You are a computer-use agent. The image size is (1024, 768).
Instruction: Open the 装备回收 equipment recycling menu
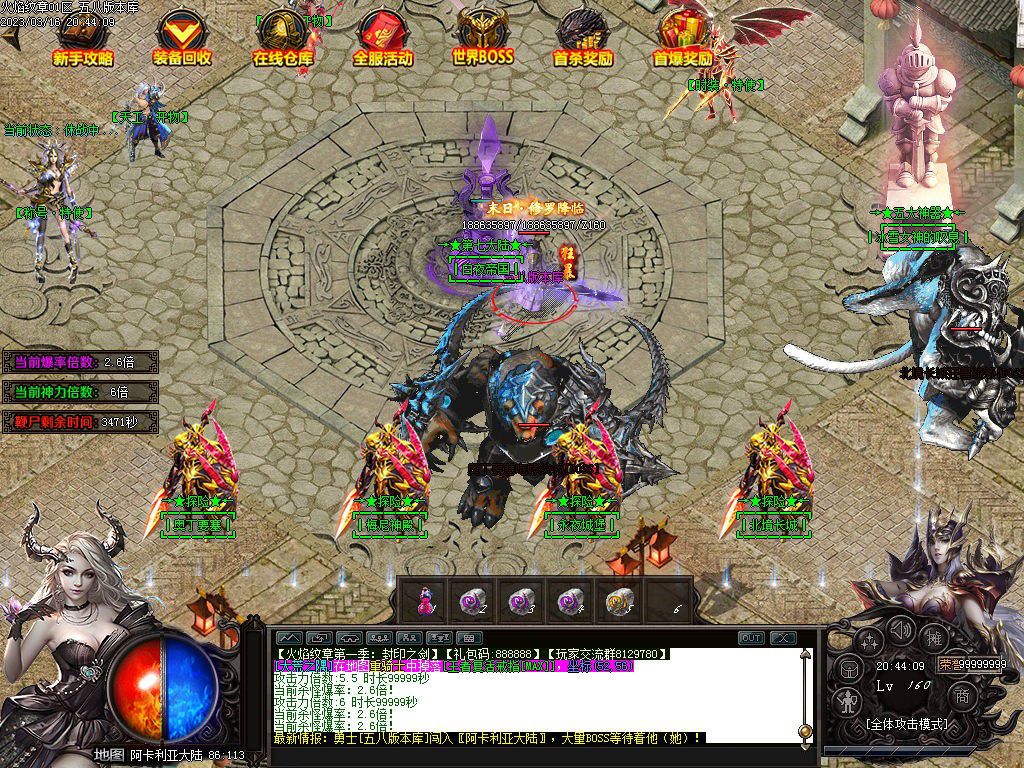point(182,40)
